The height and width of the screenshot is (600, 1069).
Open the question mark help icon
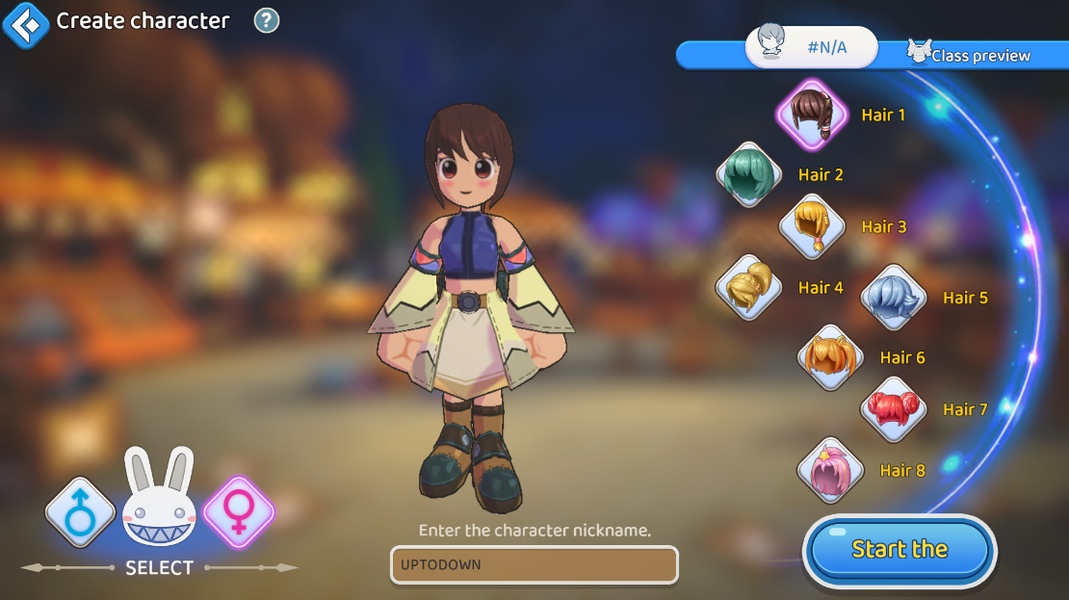coord(266,20)
